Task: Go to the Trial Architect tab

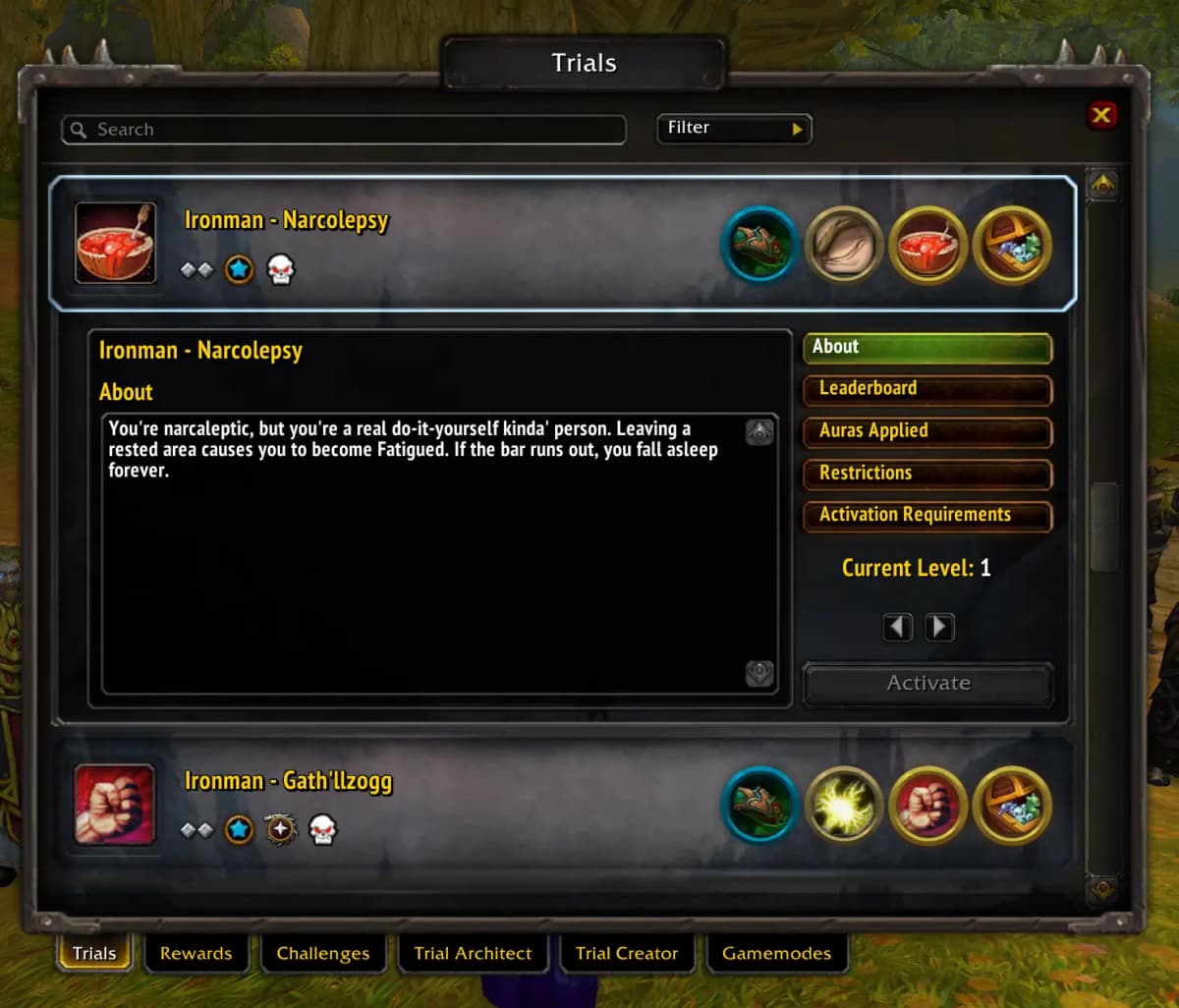Action: click(x=473, y=953)
